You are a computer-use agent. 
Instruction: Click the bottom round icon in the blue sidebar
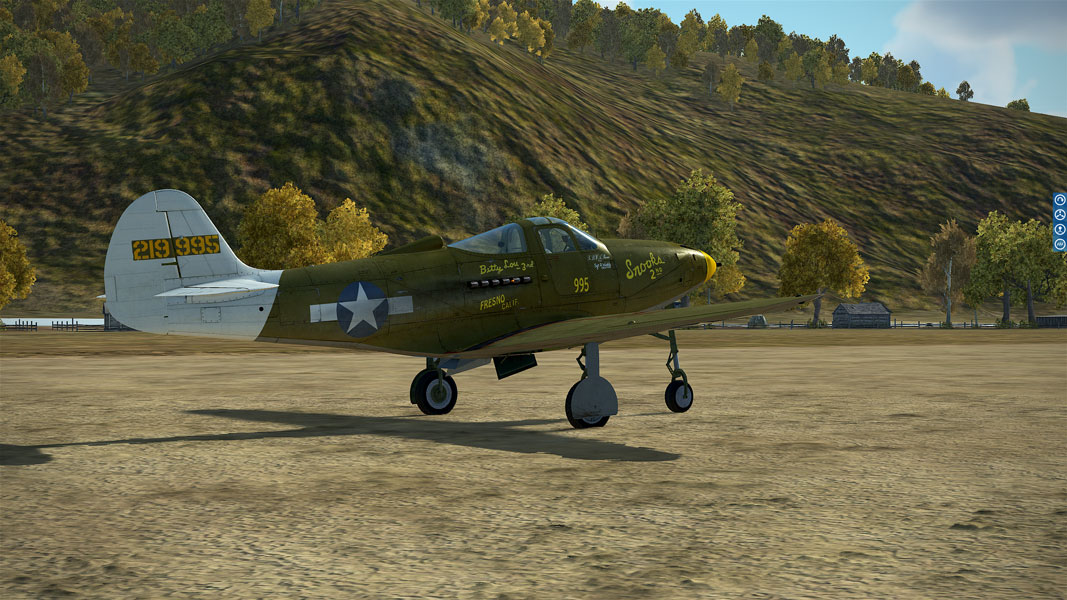1059,243
